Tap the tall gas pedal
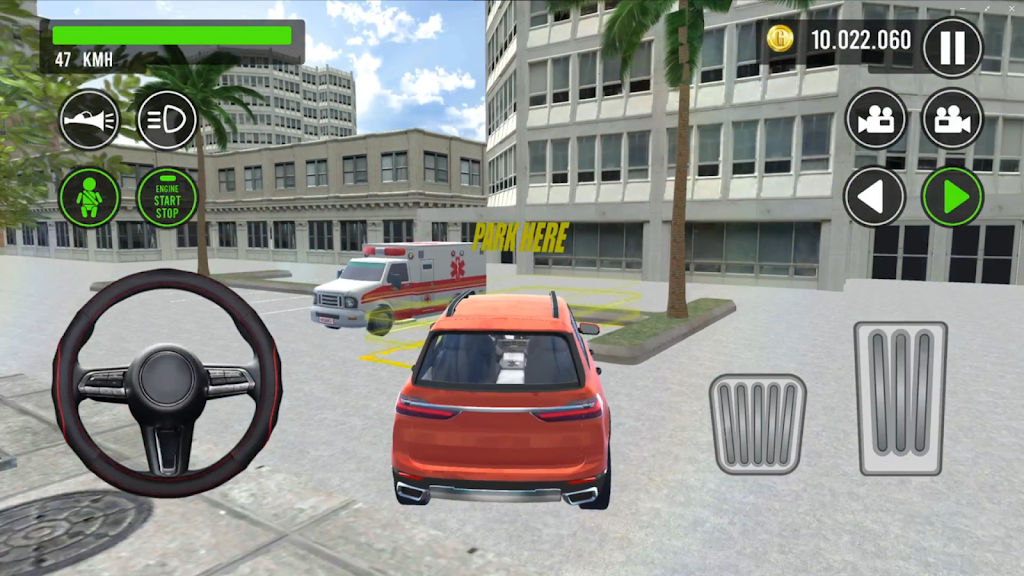The width and height of the screenshot is (1024, 576). click(900, 398)
